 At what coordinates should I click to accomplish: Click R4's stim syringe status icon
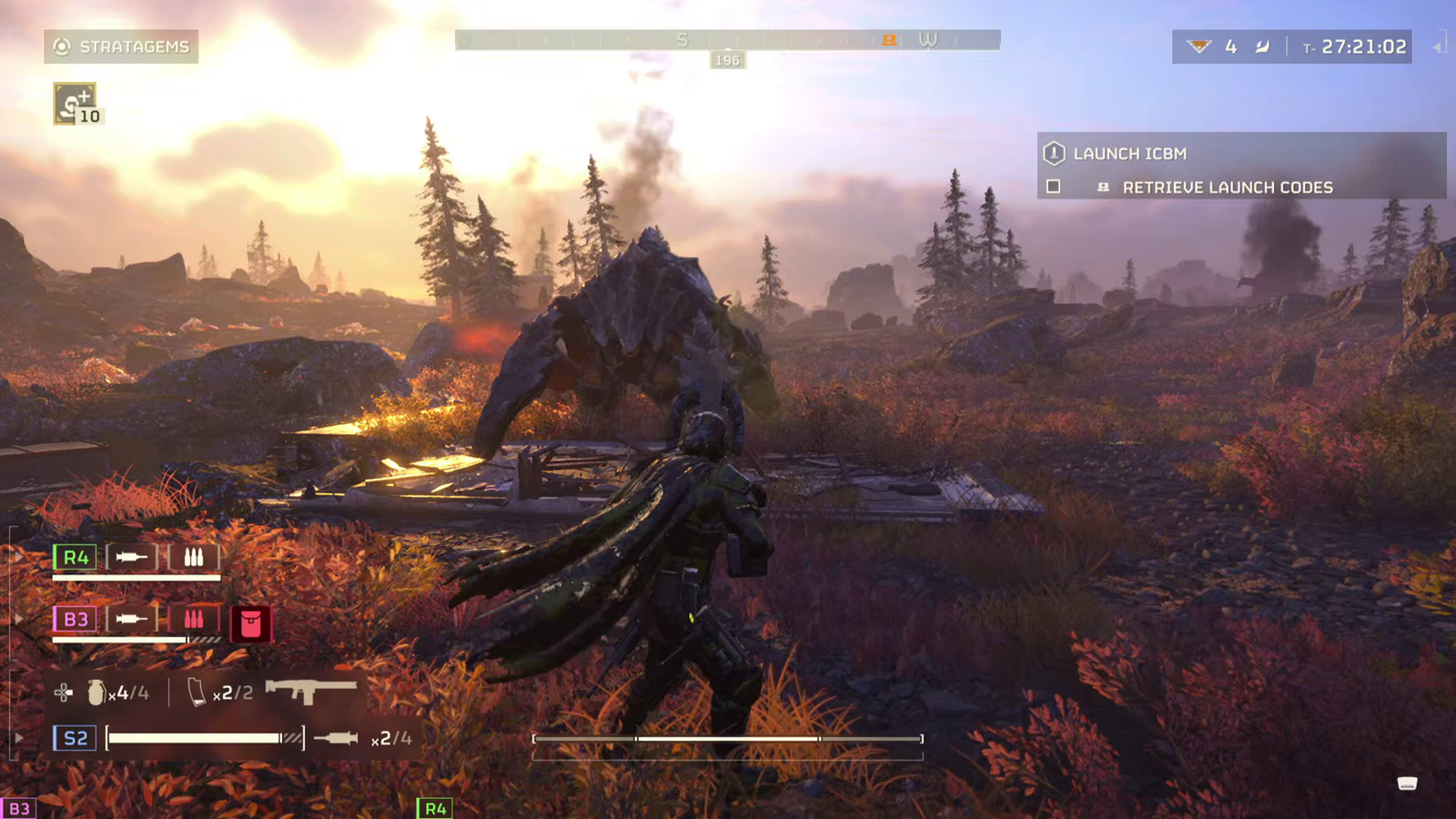tap(132, 557)
